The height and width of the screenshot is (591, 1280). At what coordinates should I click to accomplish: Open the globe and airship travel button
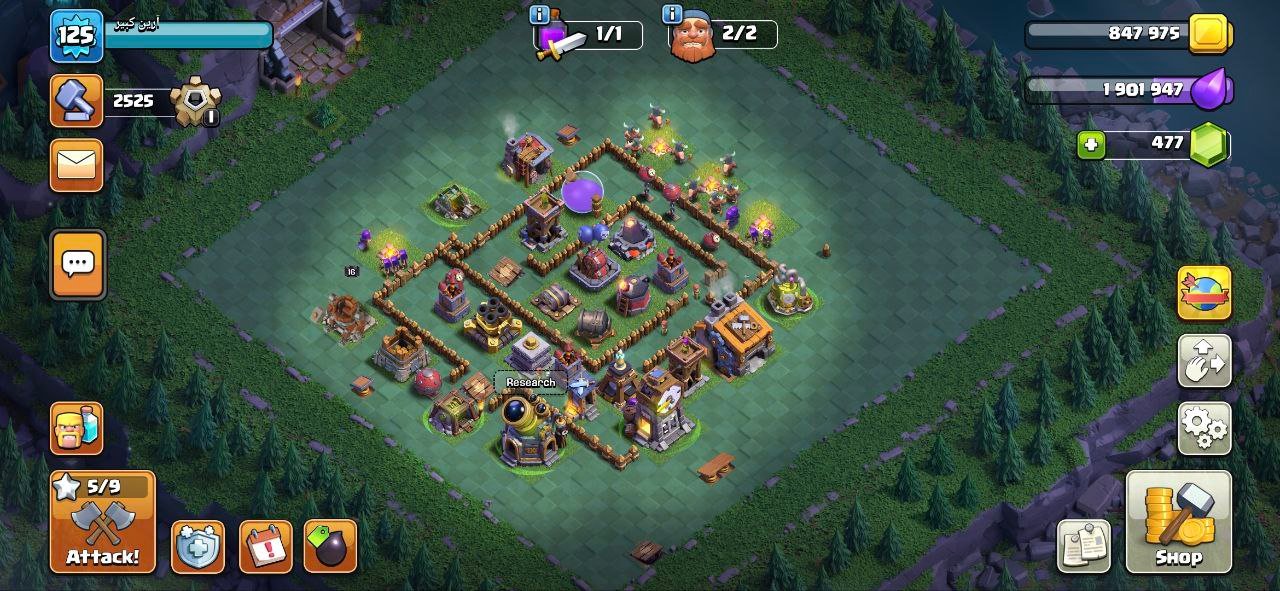(1204, 293)
